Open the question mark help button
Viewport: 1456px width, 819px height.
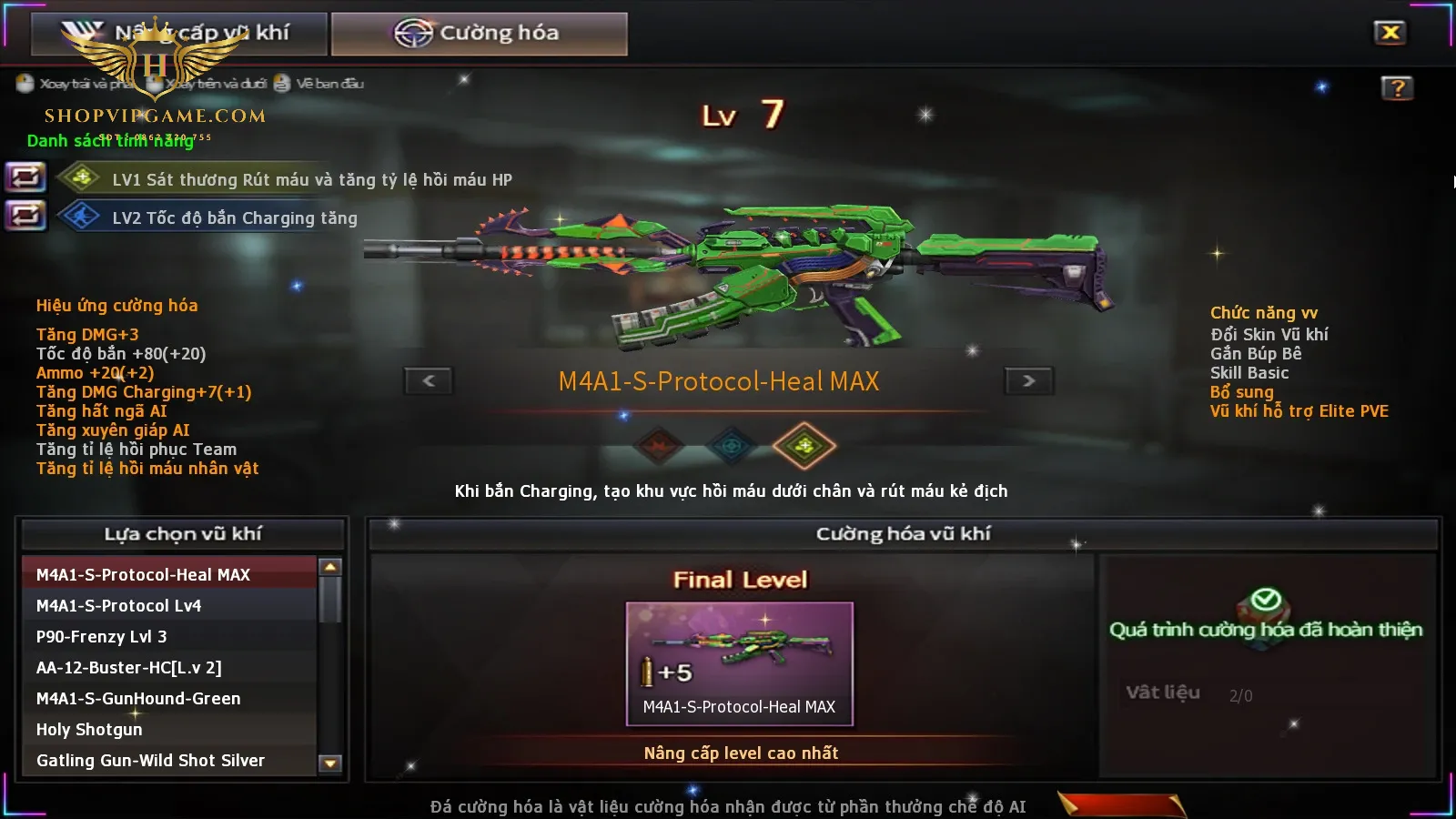(x=1397, y=88)
